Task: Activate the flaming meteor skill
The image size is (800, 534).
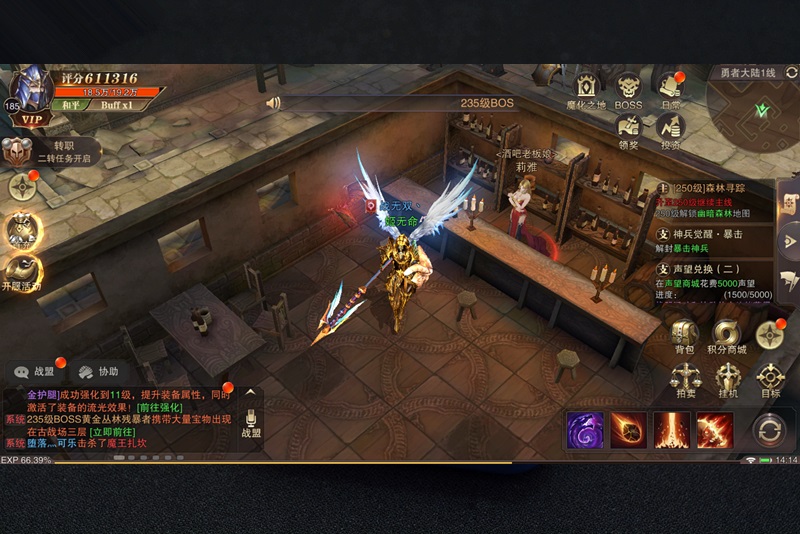Action: coord(629,430)
